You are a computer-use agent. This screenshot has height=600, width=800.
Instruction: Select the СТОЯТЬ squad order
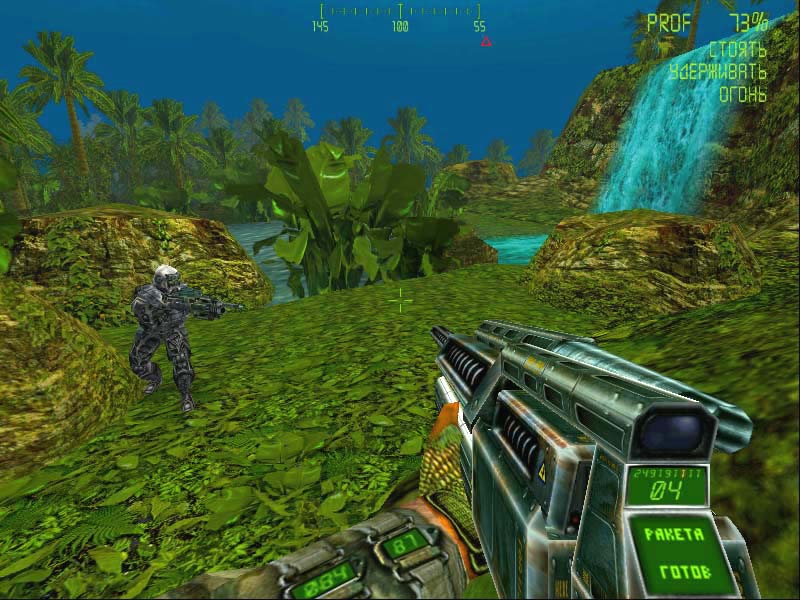point(738,49)
